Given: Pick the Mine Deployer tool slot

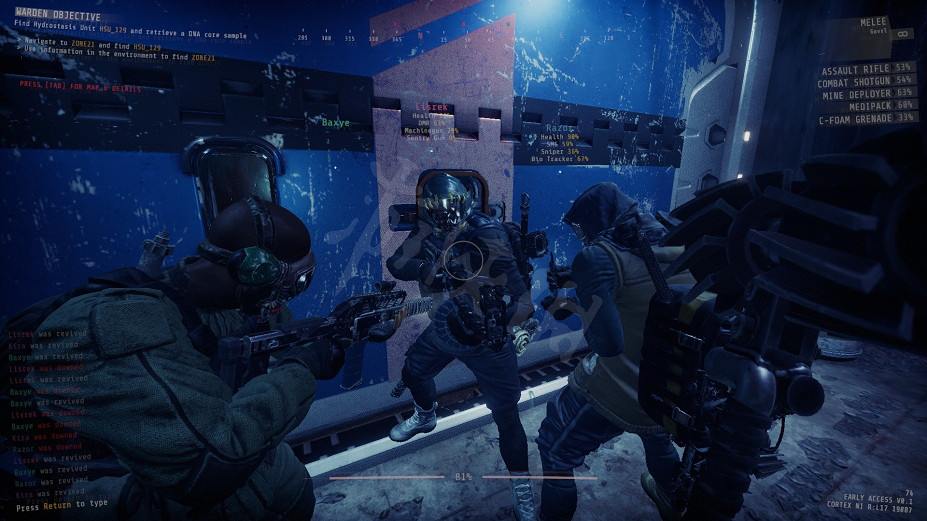Looking at the screenshot, I should click(x=867, y=93).
